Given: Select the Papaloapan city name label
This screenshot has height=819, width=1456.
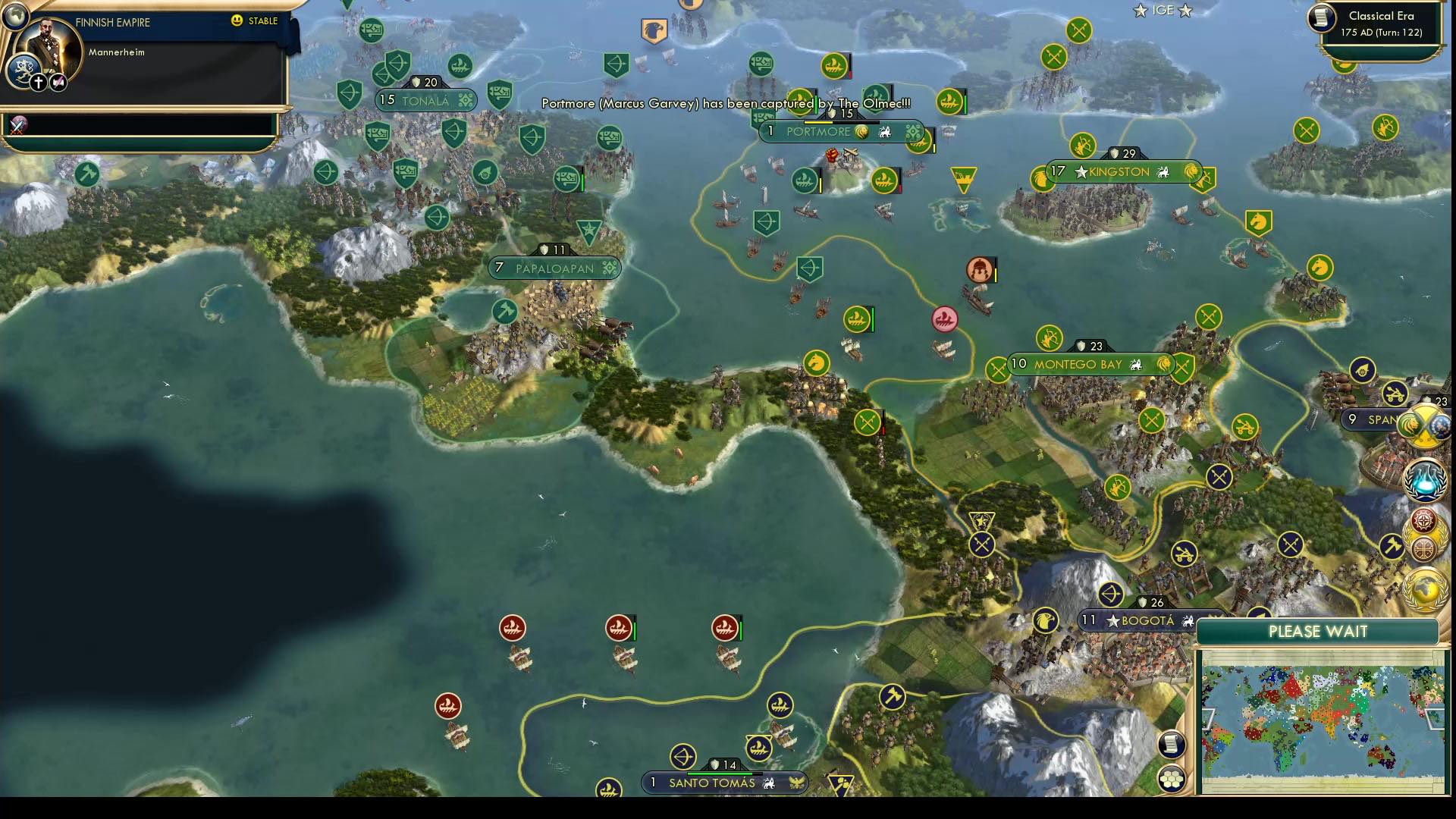Looking at the screenshot, I should (x=555, y=268).
